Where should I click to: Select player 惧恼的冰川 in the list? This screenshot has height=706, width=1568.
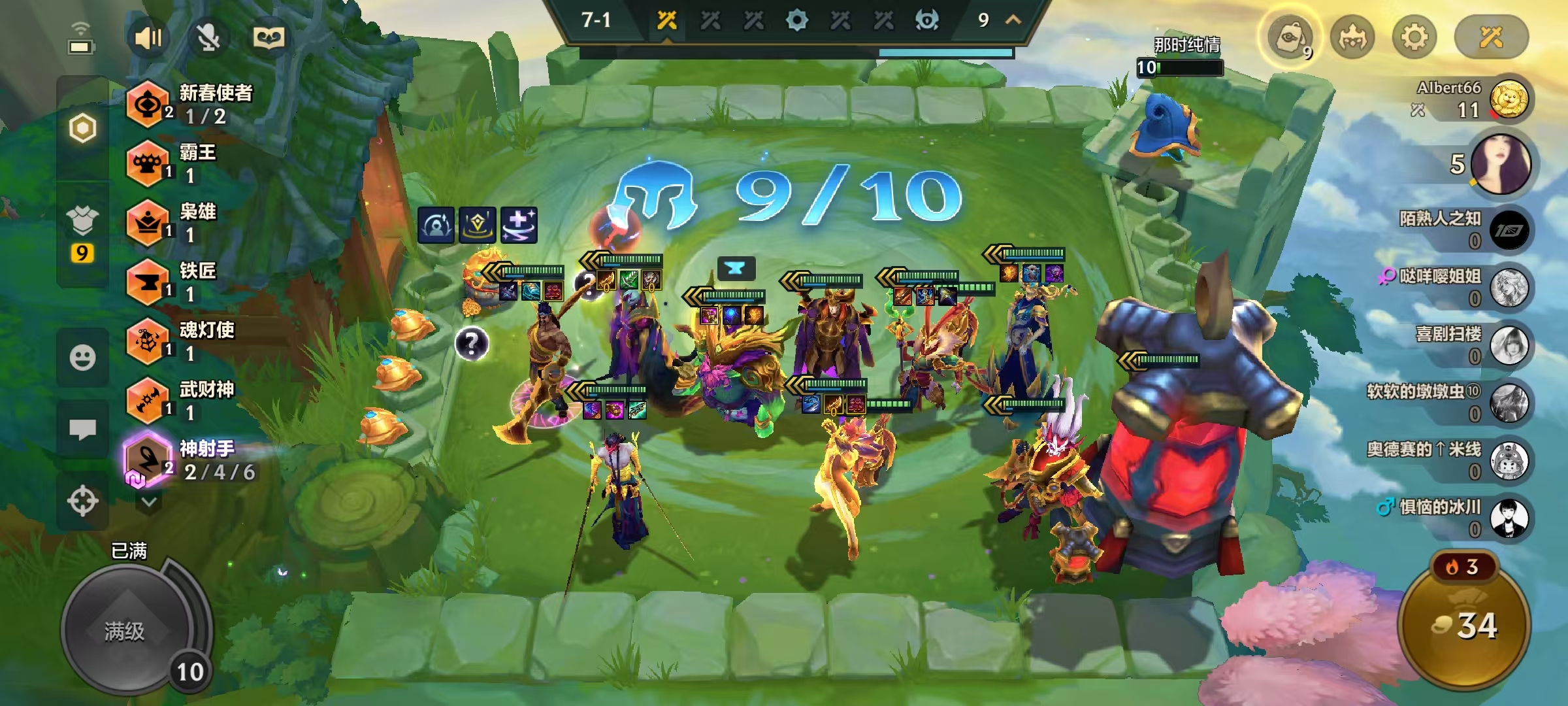click(1508, 518)
